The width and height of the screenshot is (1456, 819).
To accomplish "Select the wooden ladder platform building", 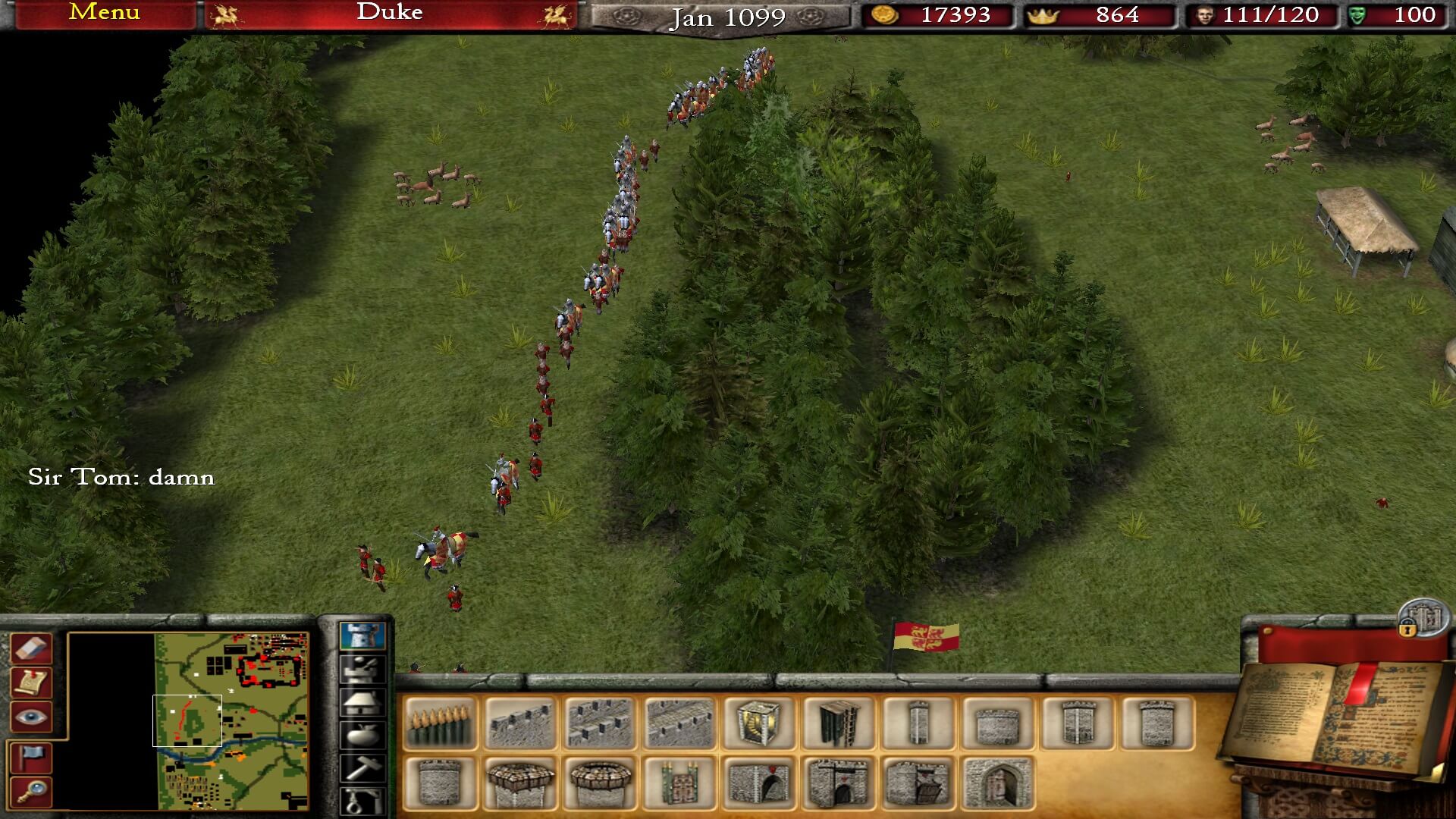I will click(838, 723).
